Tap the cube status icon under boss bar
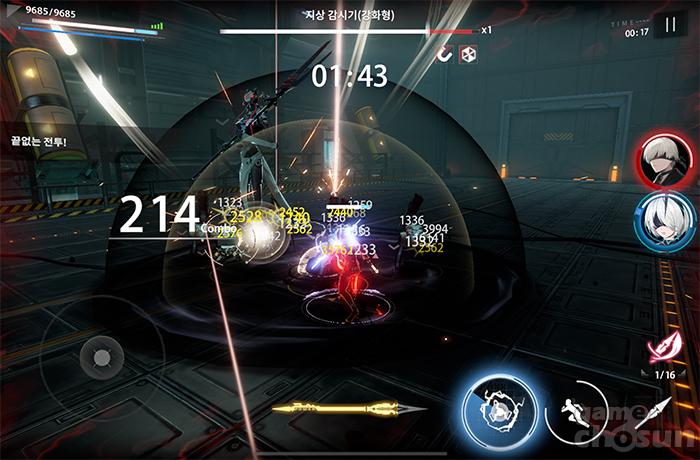Image resolution: width=700 pixels, height=460 pixels. tap(468, 54)
